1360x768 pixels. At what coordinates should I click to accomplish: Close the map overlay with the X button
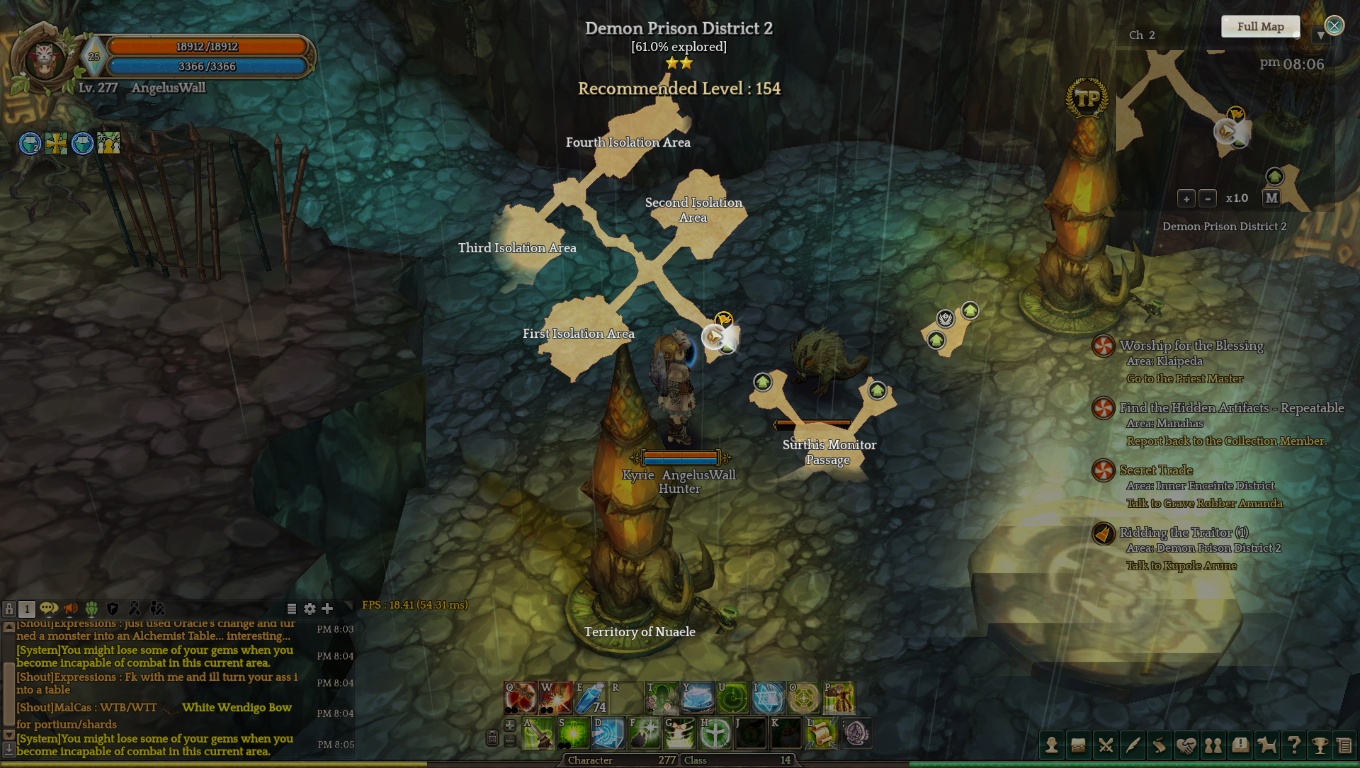pyautogui.click(x=1334, y=25)
